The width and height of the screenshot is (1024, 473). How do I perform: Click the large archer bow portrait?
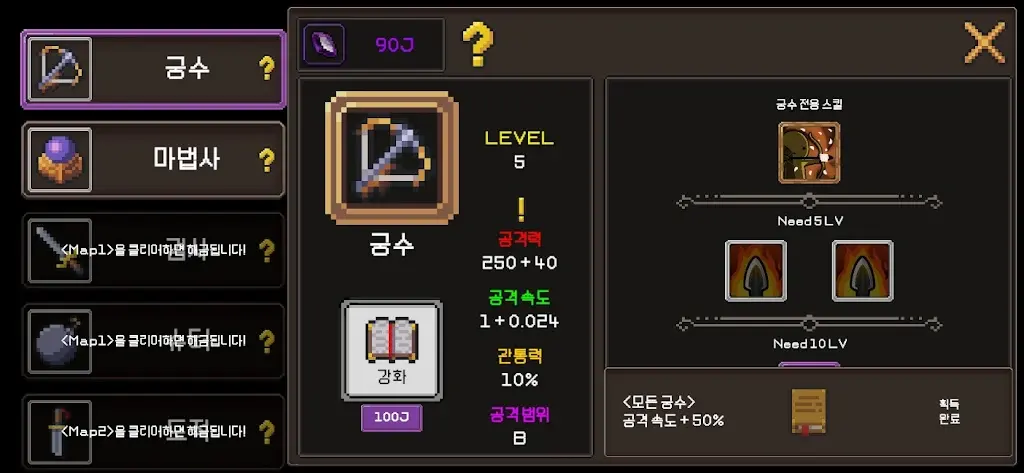(391, 158)
